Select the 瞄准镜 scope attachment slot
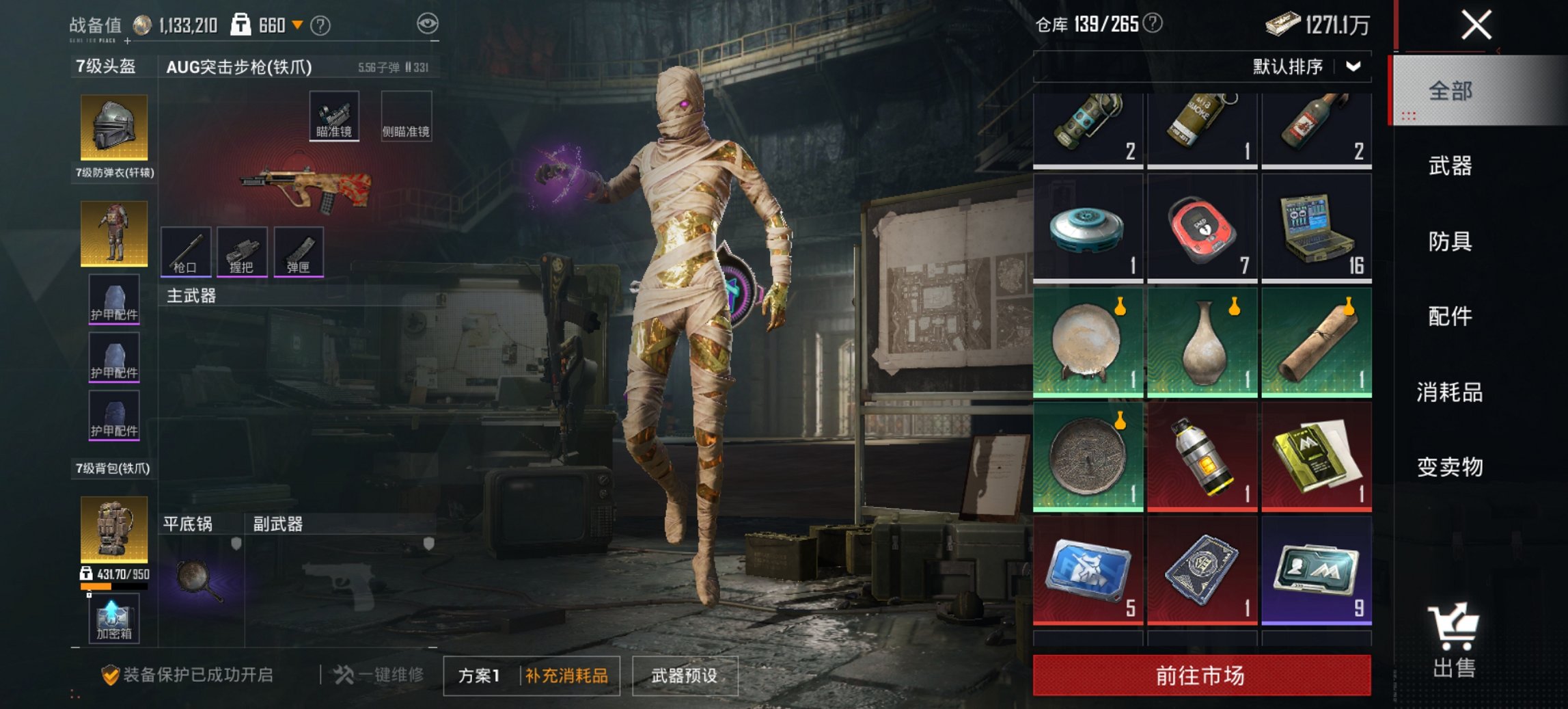The image size is (1568, 709). tap(334, 116)
